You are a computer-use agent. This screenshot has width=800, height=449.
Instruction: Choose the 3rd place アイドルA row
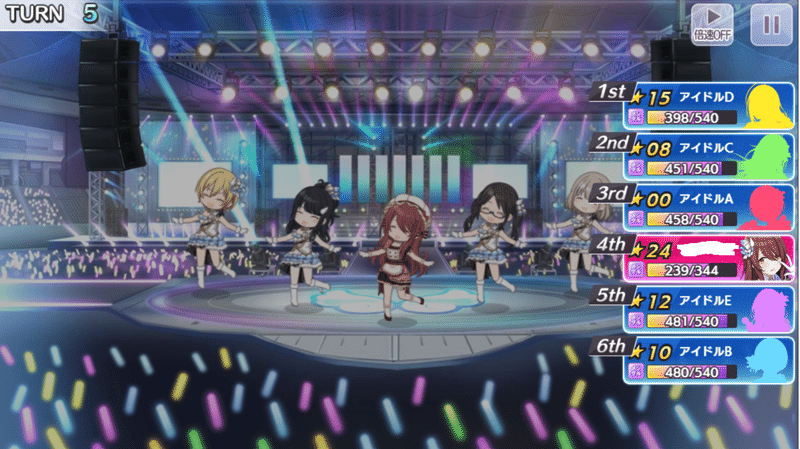[710, 208]
